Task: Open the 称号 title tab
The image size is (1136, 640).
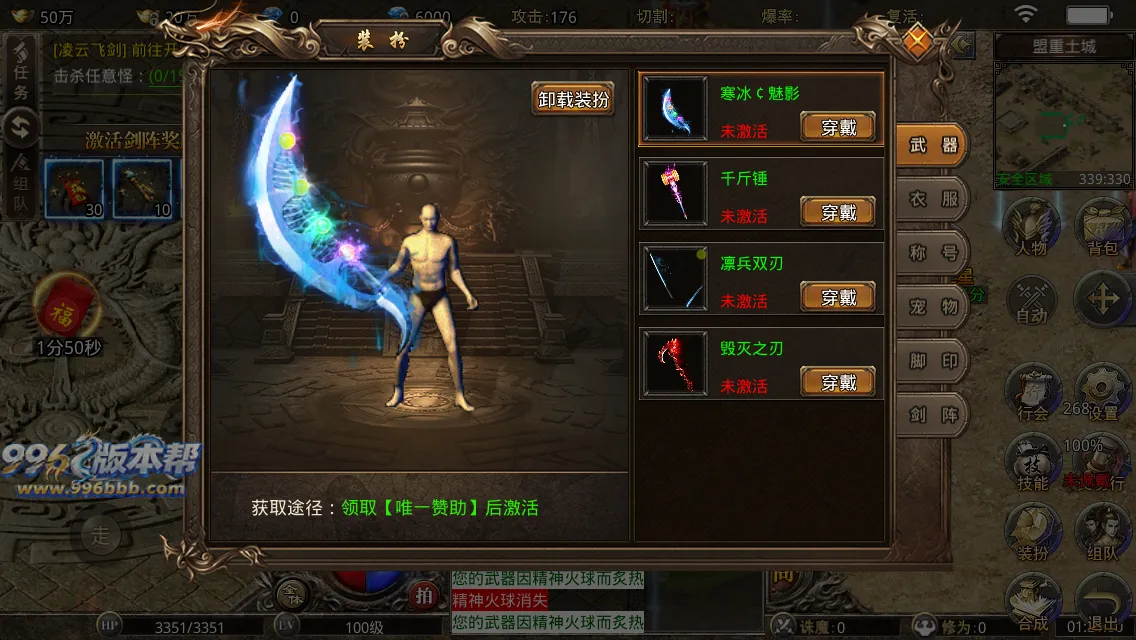Action: (x=933, y=253)
